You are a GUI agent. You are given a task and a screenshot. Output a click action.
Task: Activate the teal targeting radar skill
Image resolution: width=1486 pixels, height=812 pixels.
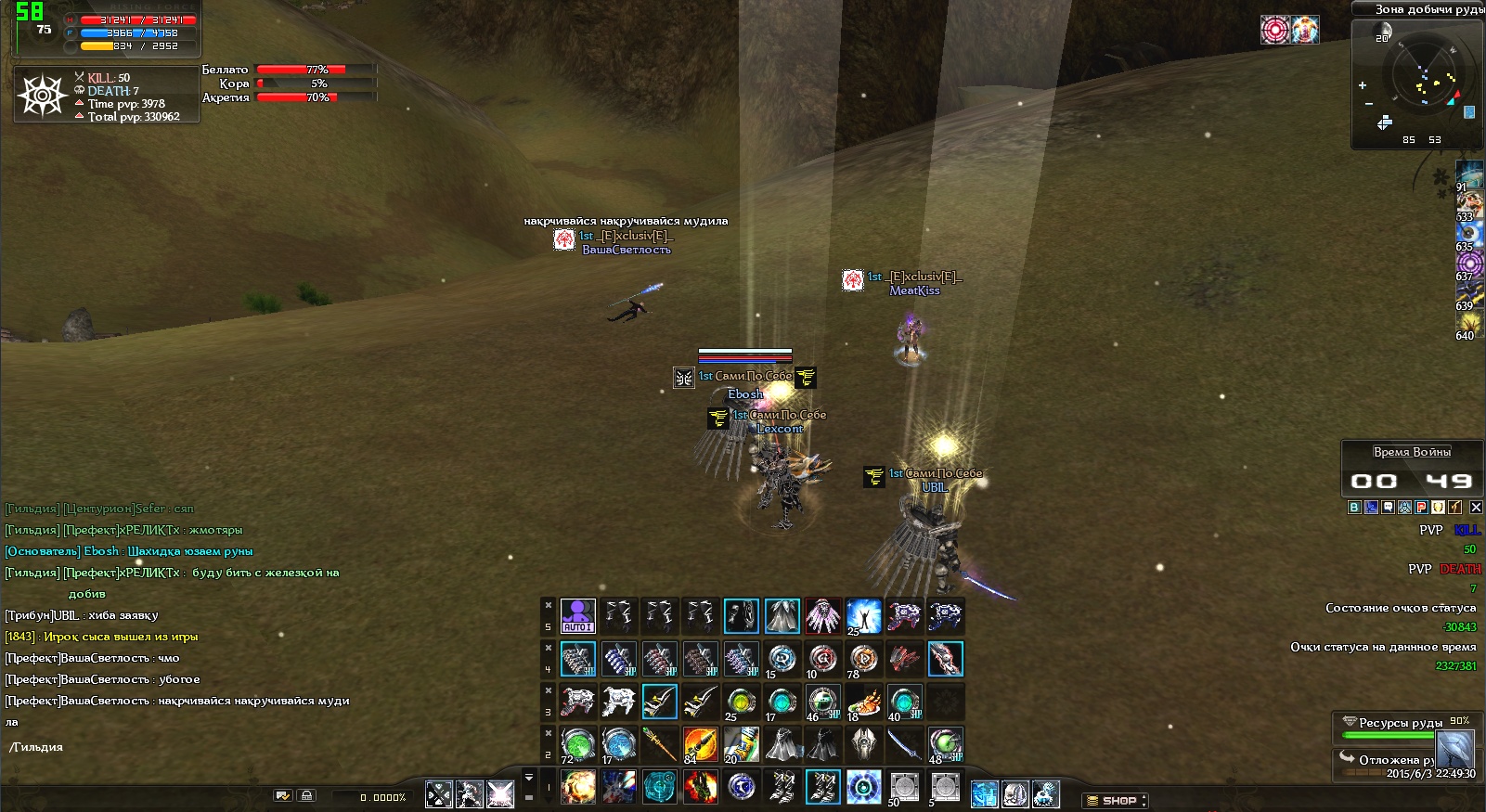pos(659,787)
